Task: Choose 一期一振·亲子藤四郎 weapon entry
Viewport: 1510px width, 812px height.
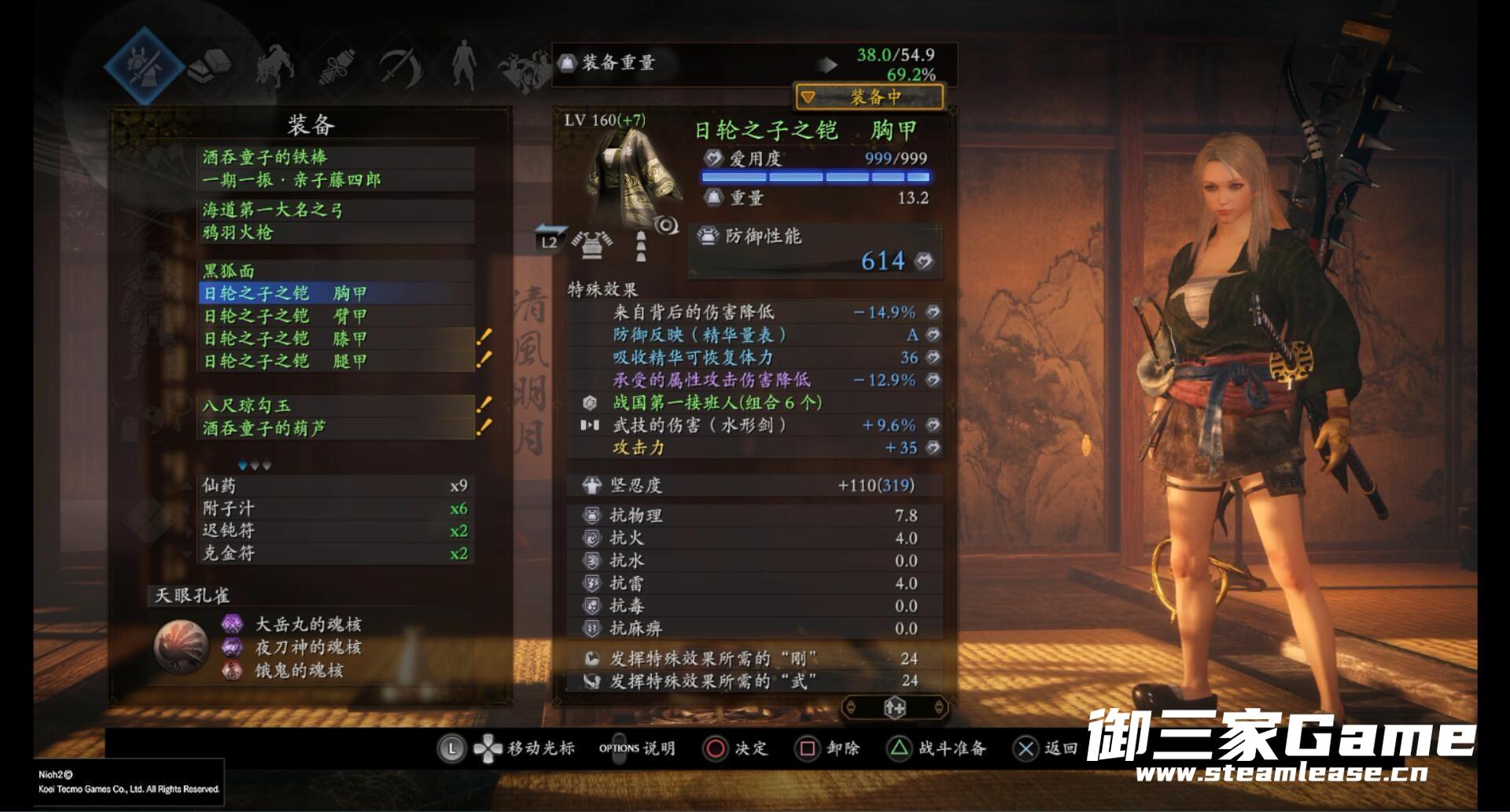Action: 337,180
